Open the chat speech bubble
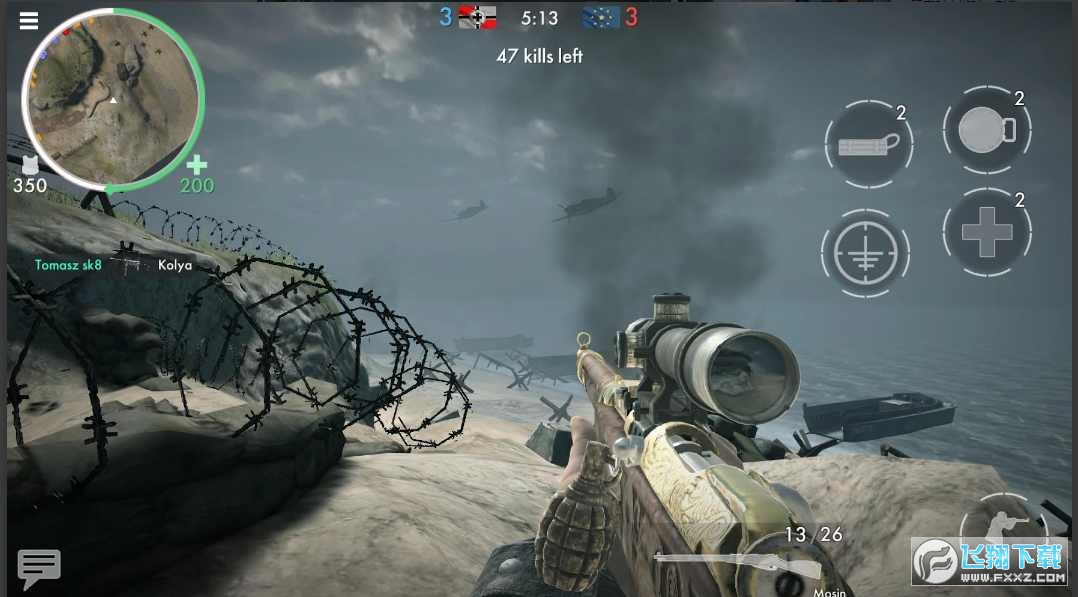The height and width of the screenshot is (597, 1078). [x=39, y=567]
